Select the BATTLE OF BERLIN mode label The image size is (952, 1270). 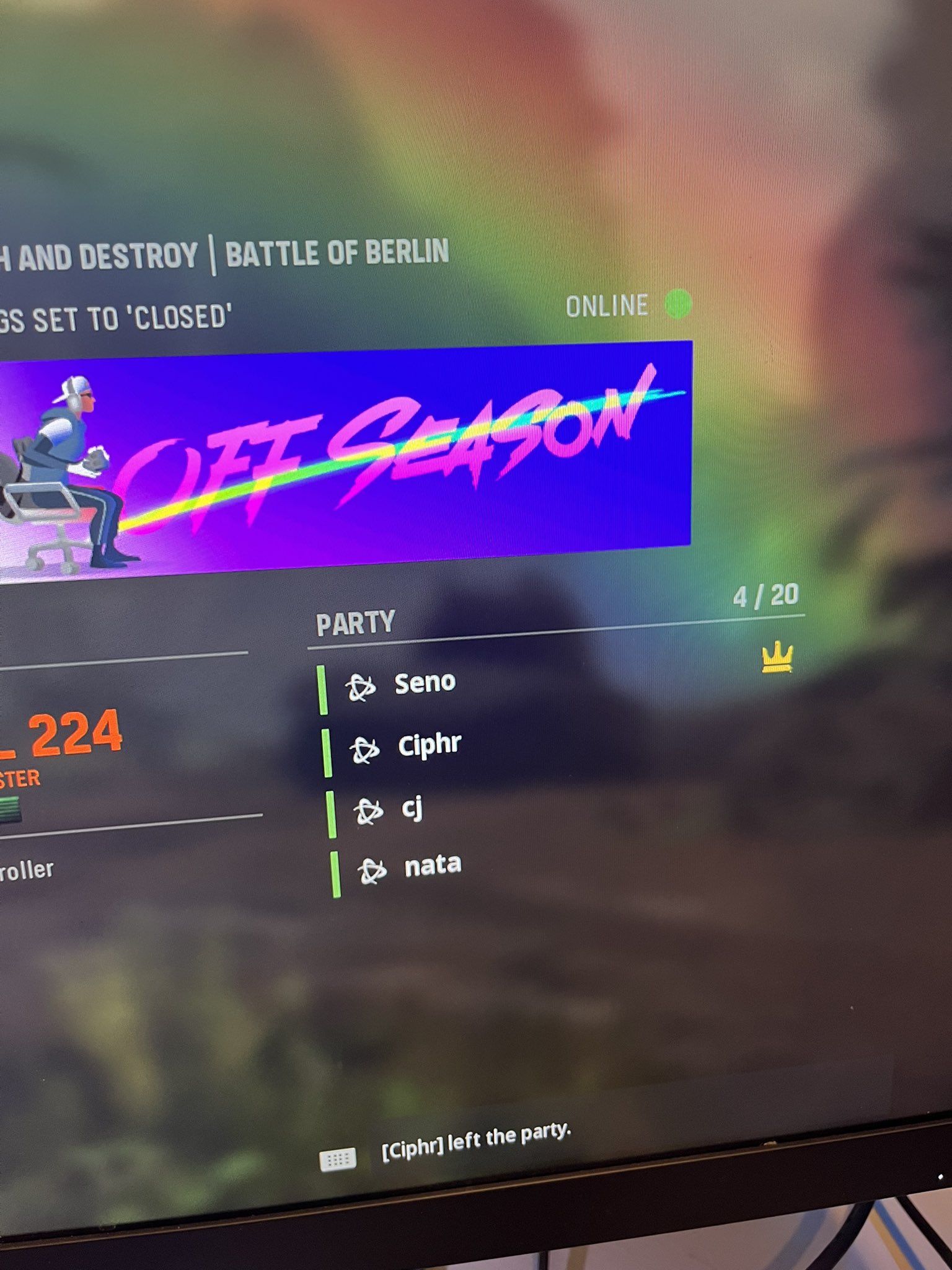point(338,252)
